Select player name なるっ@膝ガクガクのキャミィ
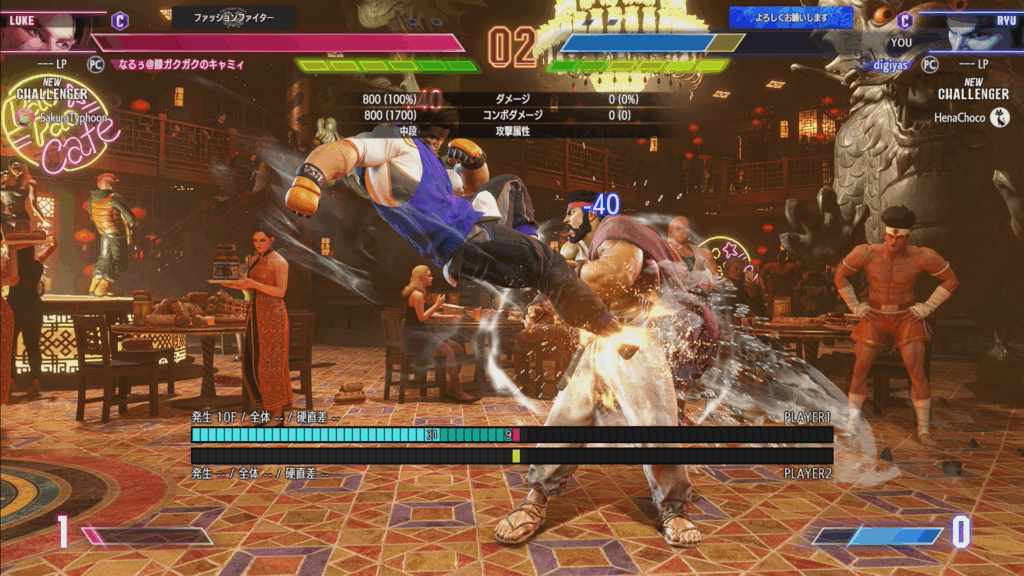Image resolution: width=1024 pixels, height=576 pixels. pos(181,64)
